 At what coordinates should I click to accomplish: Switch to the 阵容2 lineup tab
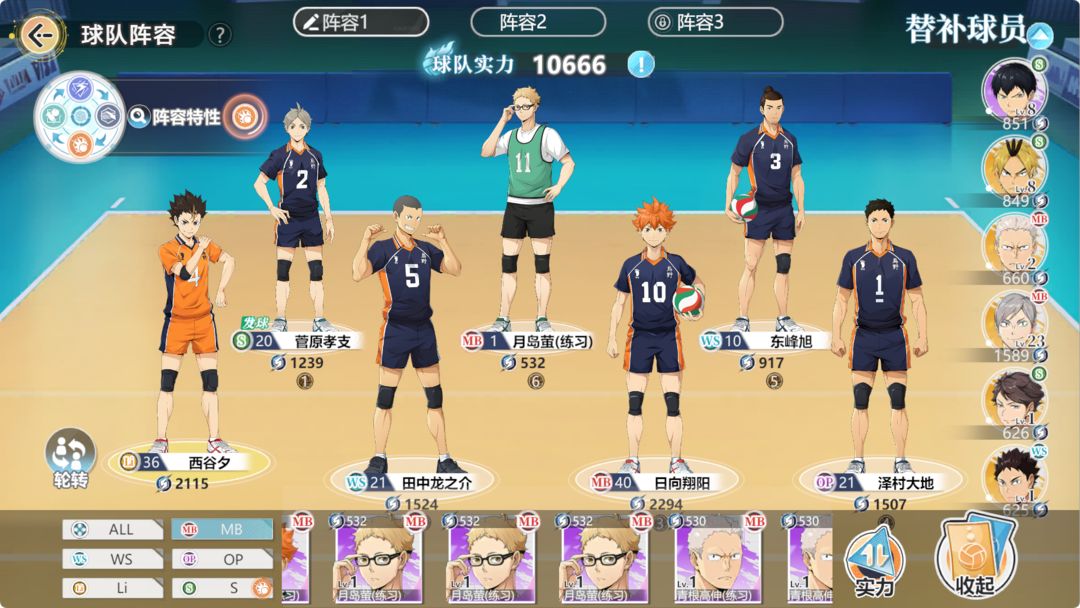pyautogui.click(x=538, y=22)
